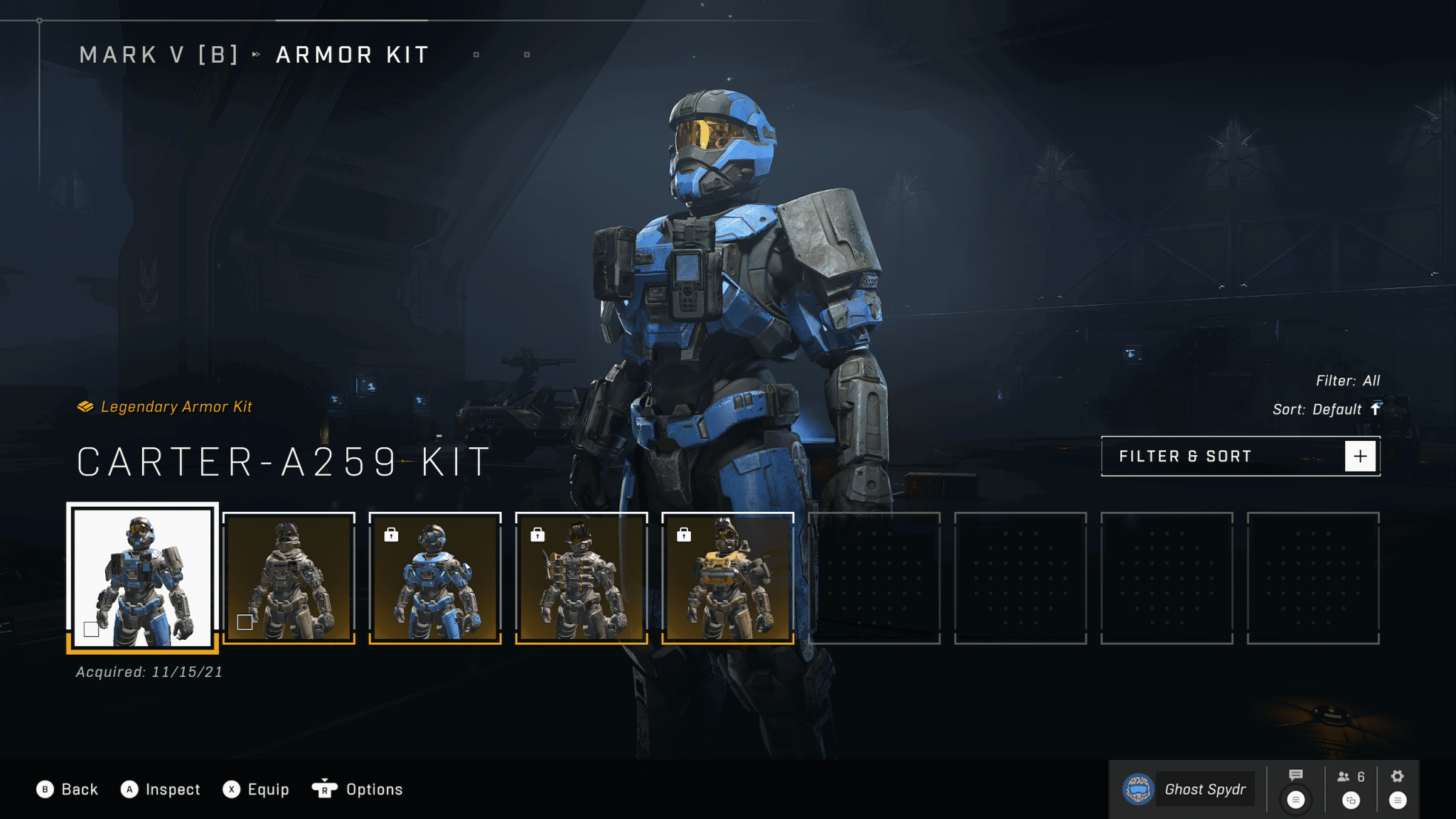Screen dimensions: 1456x819
Task: Pick the locked gray armor kit
Action: 582,577
